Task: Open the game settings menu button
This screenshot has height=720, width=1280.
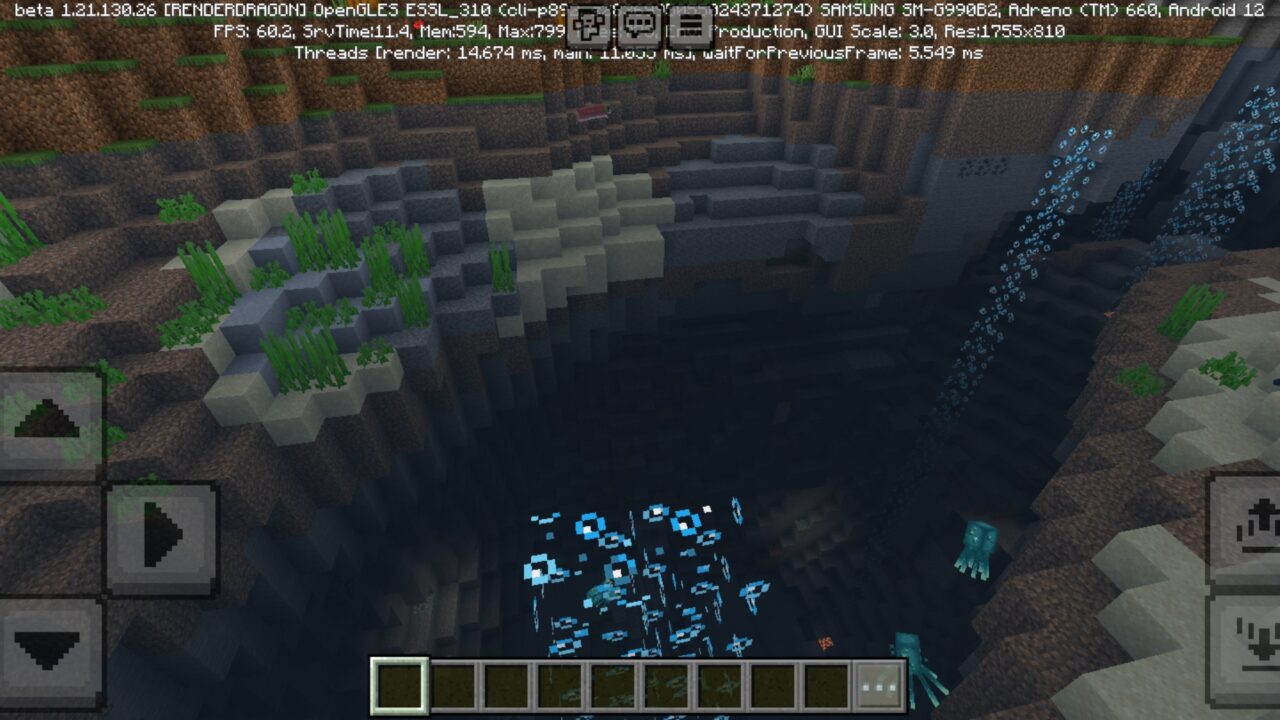Action: click(x=690, y=23)
